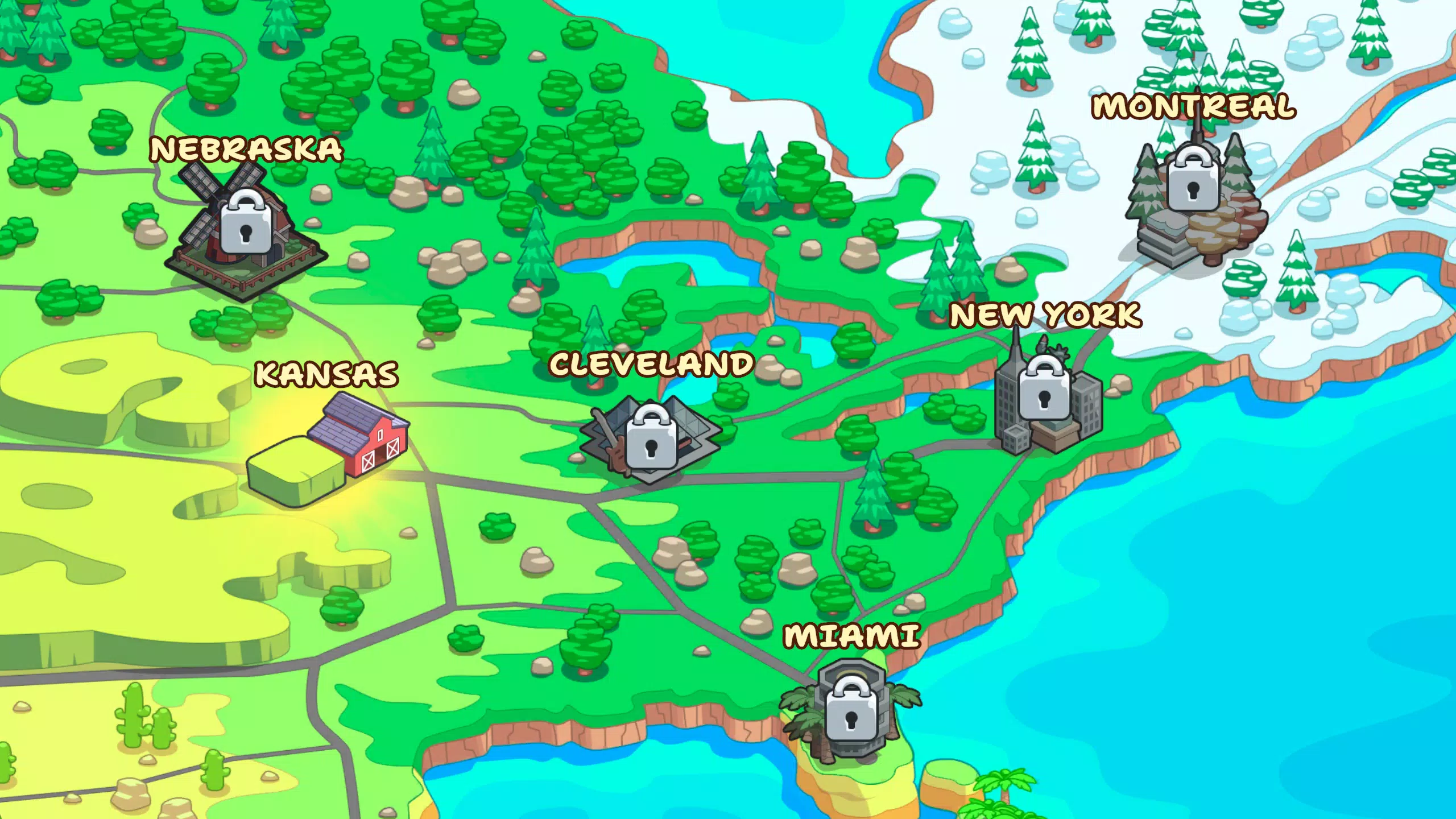Select the MONTREAL label in the snow region
The height and width of the screenshot is (819, 1456).
pyautogui.click(x=1194, y=108)
